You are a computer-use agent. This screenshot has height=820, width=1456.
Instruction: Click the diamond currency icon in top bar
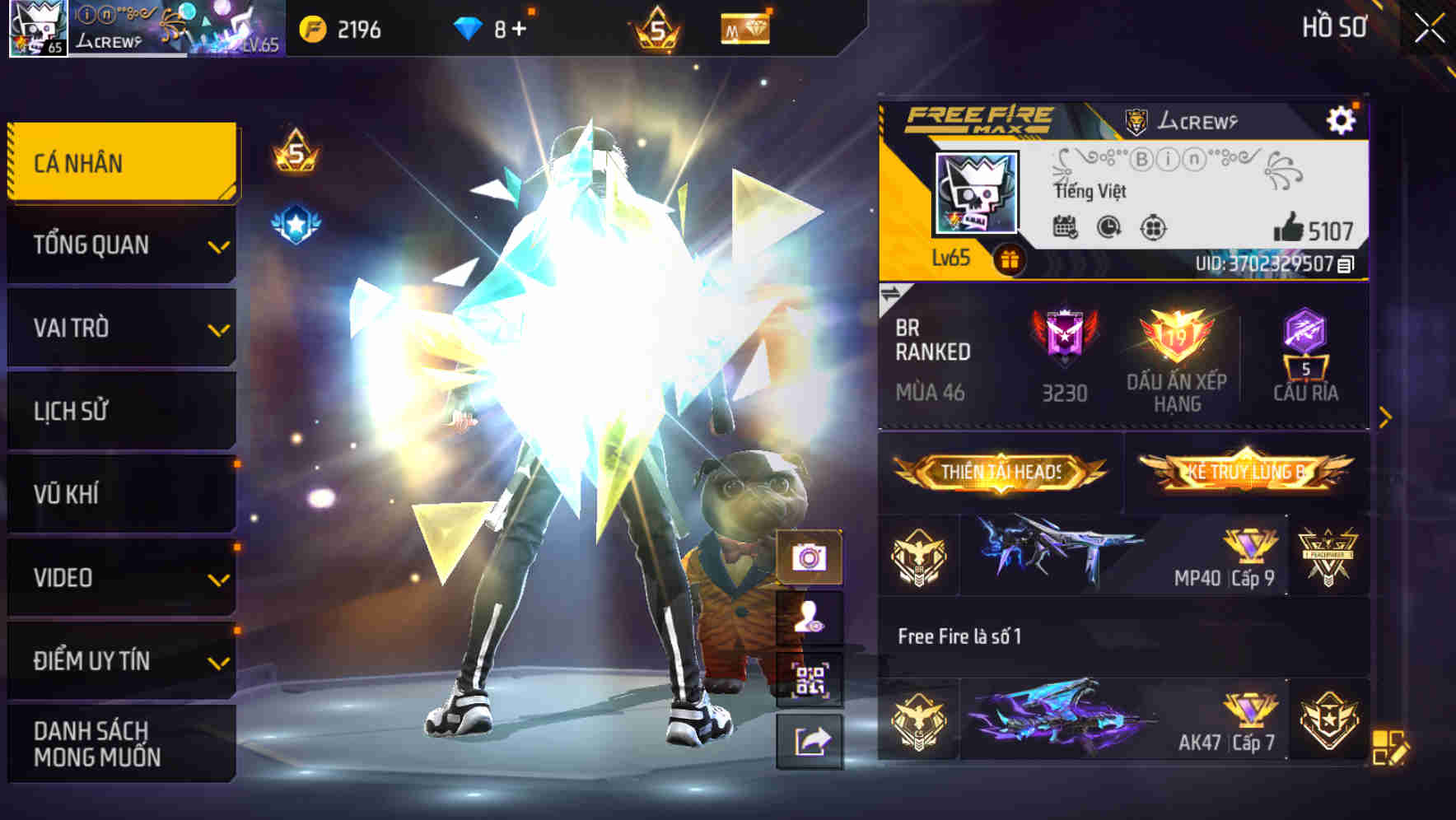coord(466,29)
